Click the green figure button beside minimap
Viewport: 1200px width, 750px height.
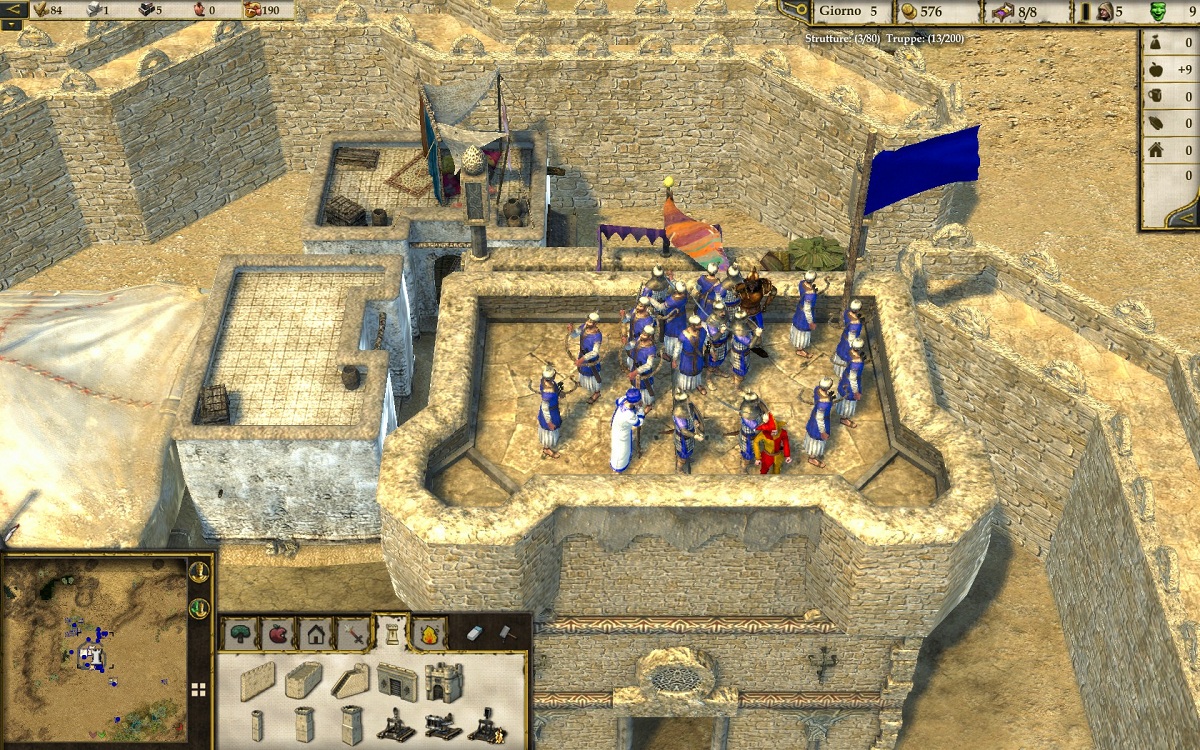click(200, 607)
